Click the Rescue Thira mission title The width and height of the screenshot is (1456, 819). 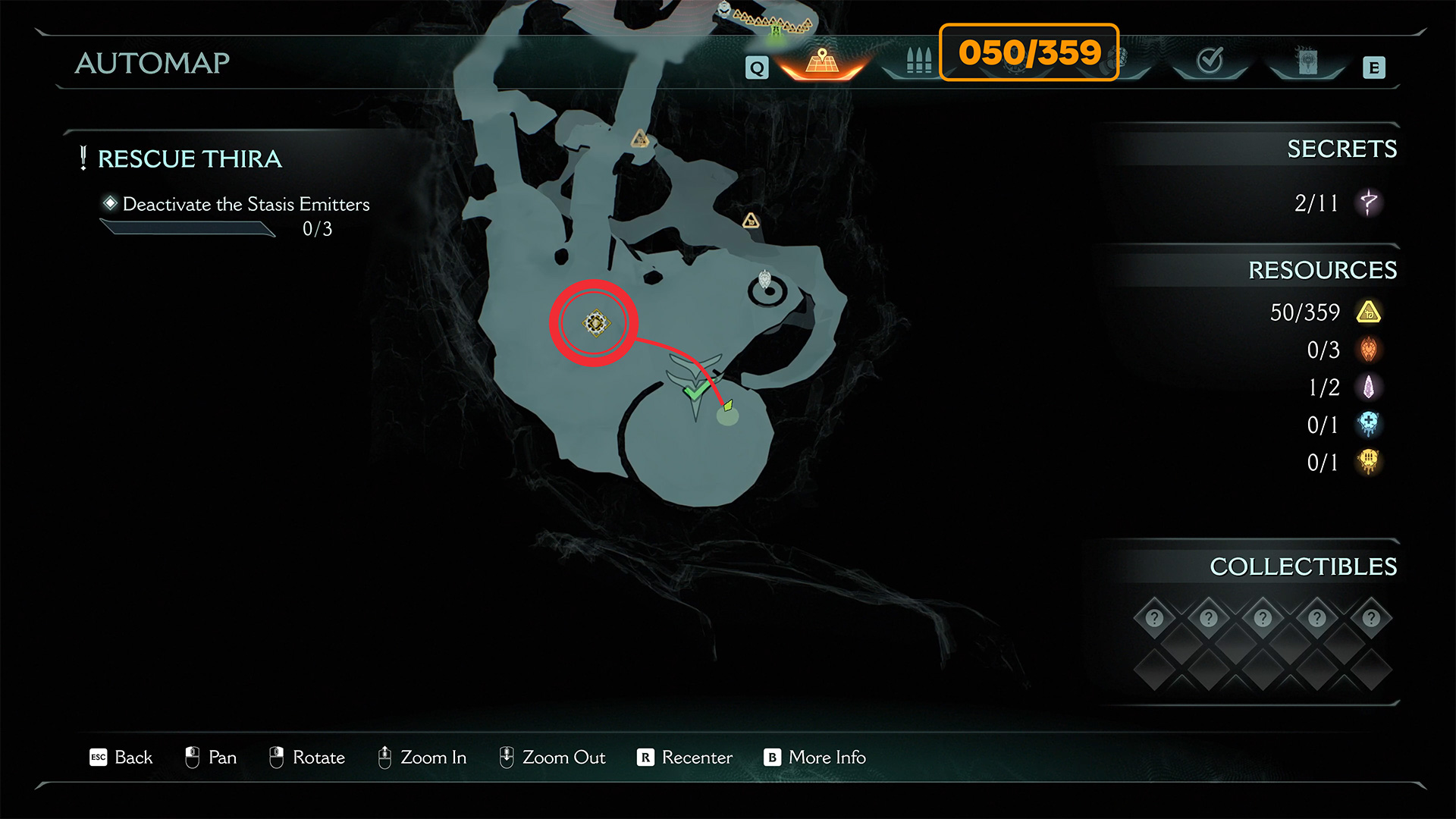click(189, 159)
